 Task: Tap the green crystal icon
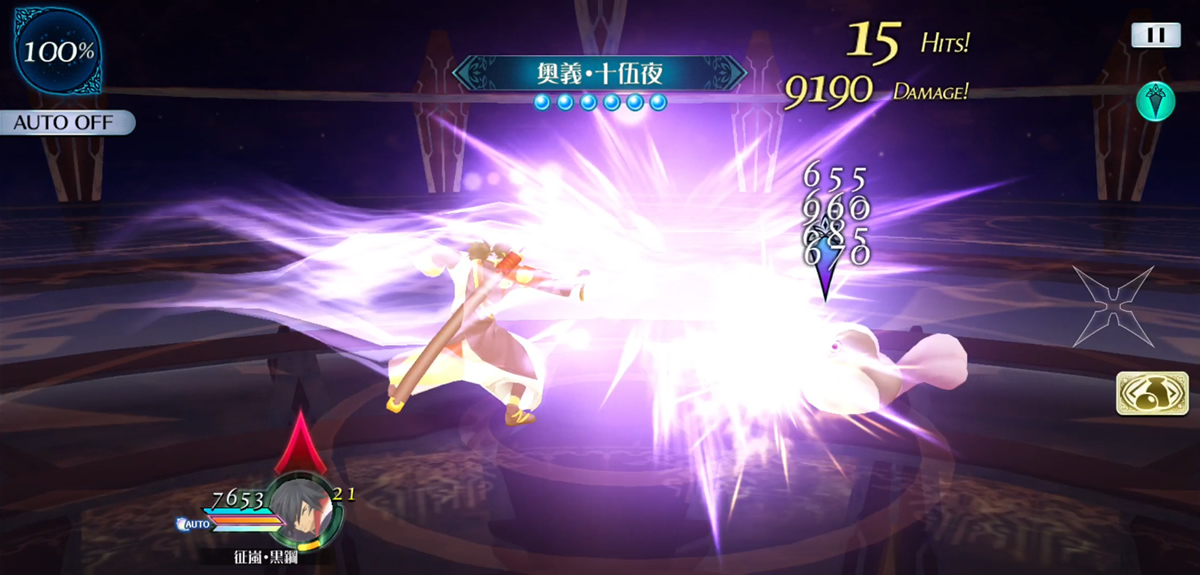[x=1156, y=101]
